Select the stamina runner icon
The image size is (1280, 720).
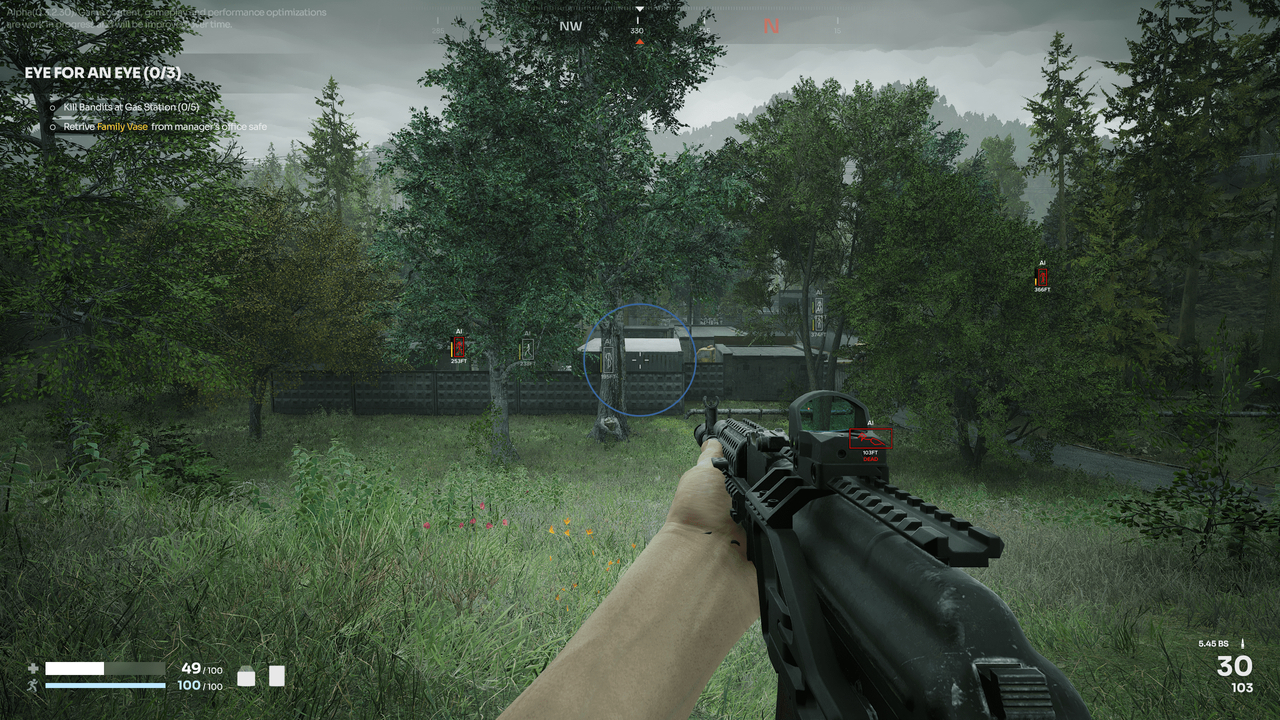pyautogui.click(x=32, y=684)
